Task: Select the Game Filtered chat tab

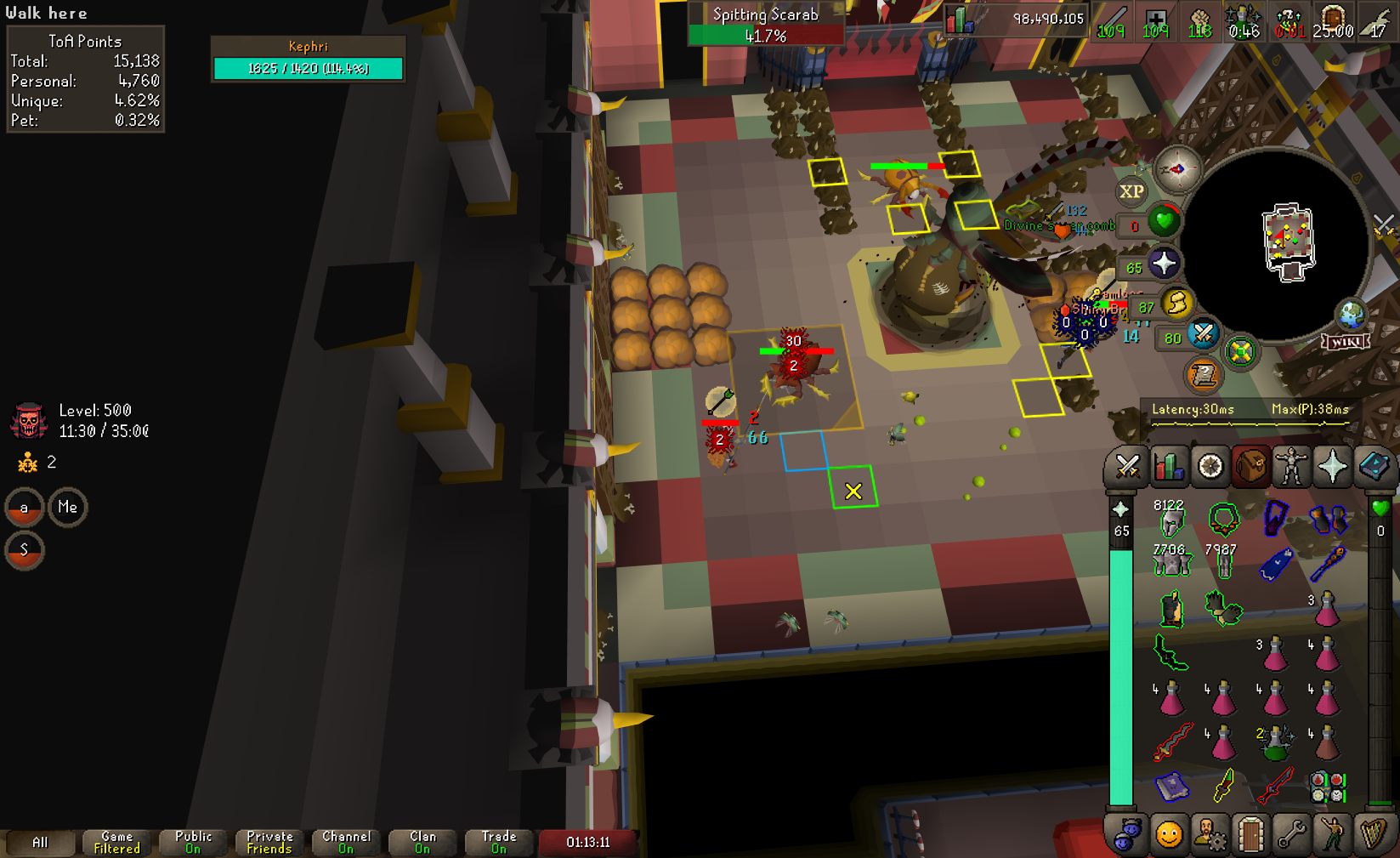Action: [x=116, y=842]
